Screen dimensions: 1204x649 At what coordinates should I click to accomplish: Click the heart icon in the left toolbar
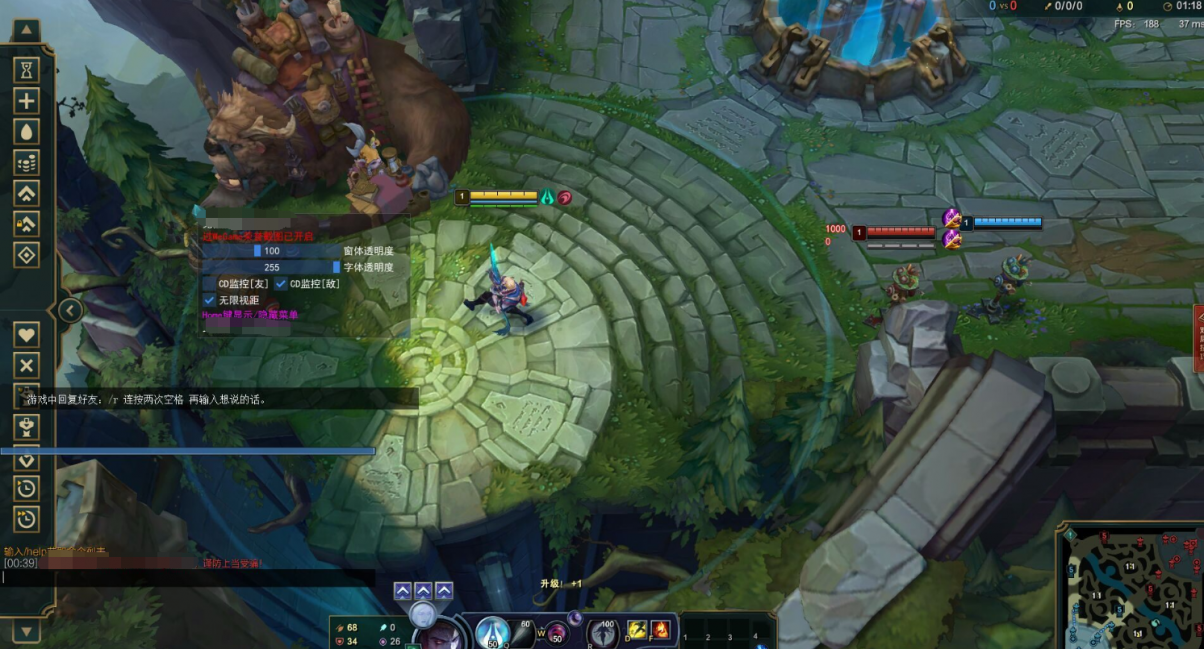point(26,335)
